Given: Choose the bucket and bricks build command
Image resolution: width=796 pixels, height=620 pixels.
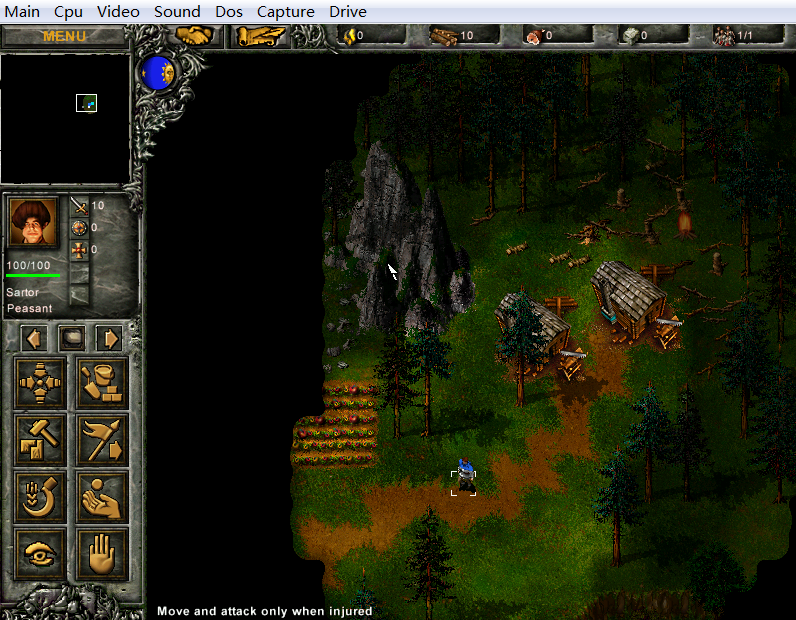Looking at the screenshot, I should 102,383.
